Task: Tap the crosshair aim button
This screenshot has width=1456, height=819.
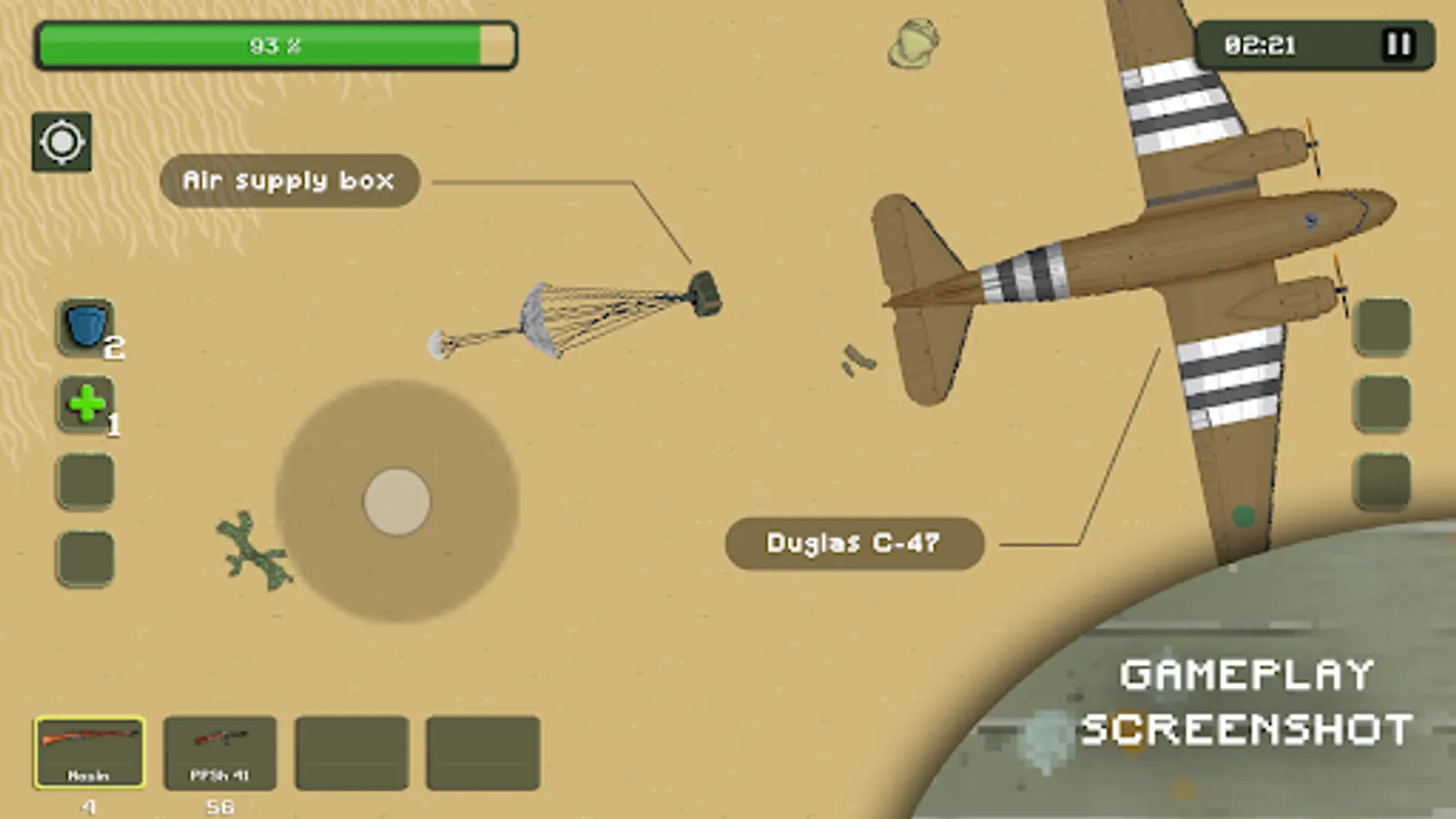Action: tap(62, 142)
